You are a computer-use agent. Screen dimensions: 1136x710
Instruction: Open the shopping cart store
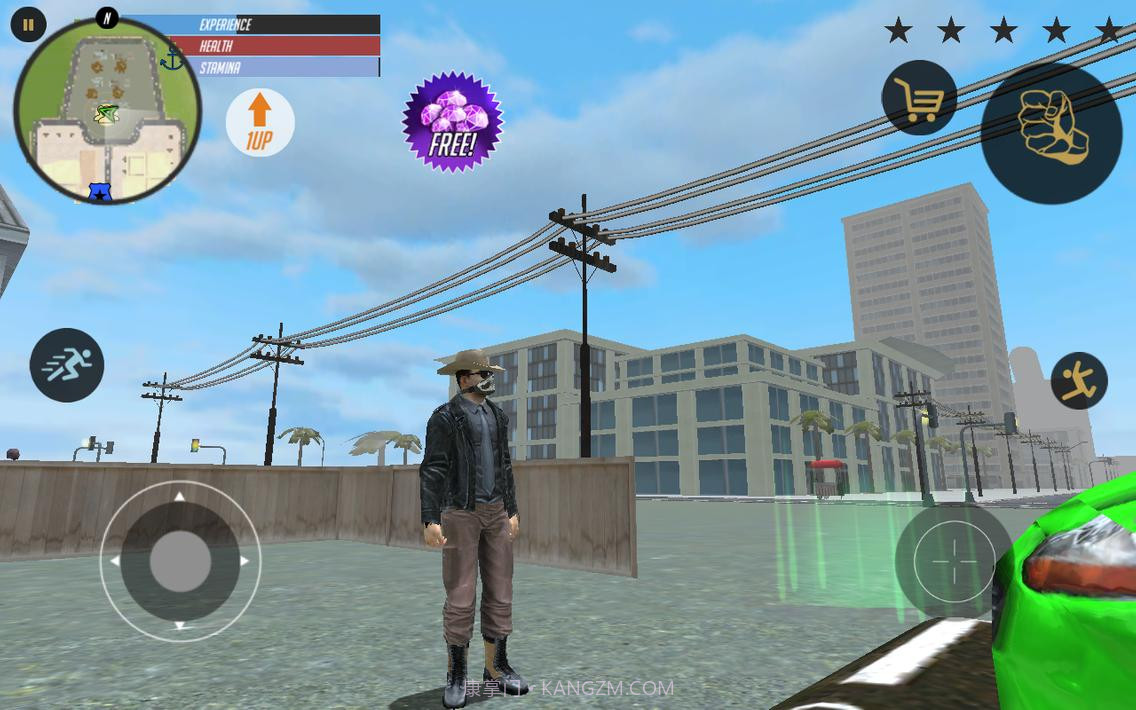point(918,98)
